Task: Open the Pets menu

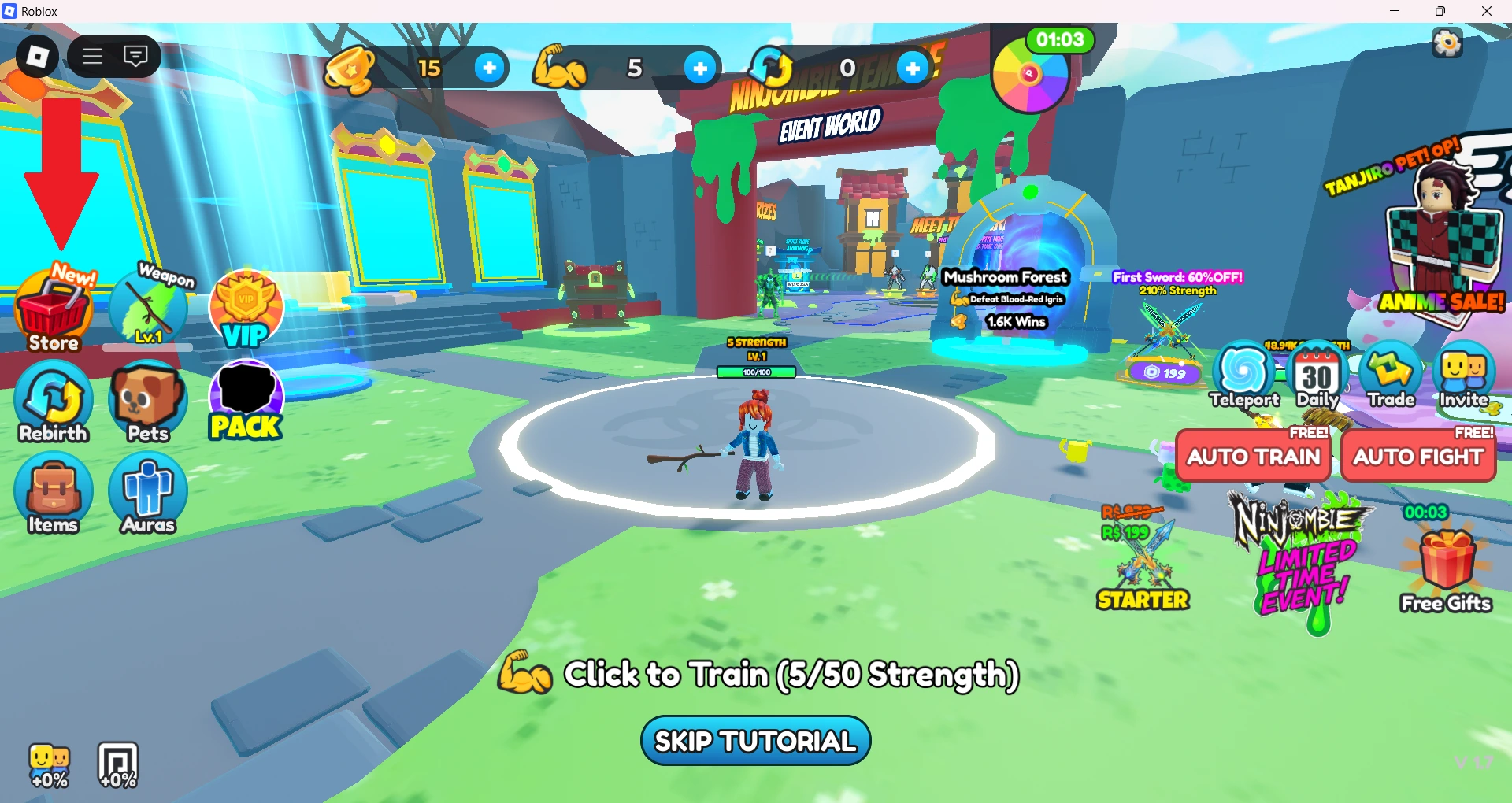Action: [x=148, y=401]
